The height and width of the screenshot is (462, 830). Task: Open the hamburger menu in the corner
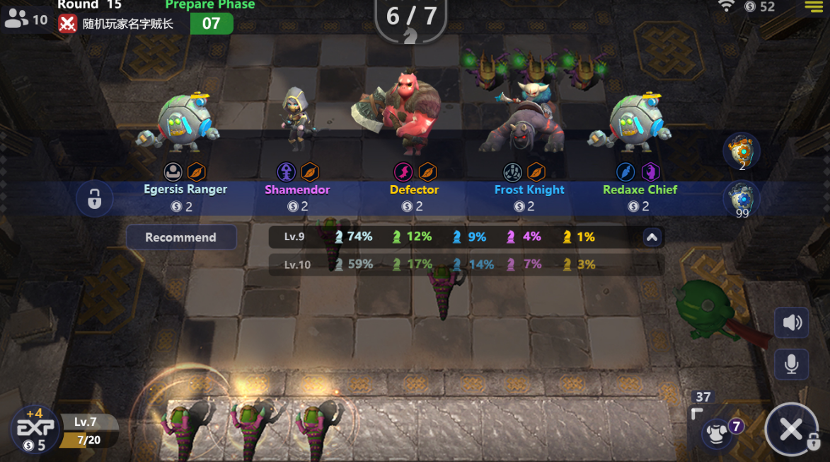click(813, 6)
